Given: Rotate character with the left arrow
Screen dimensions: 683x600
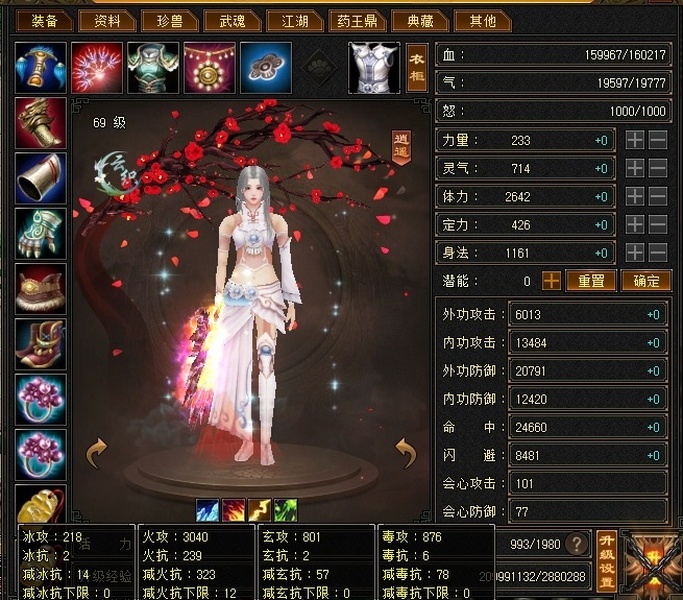Looking at the screenshot, I should pos(96,453).
